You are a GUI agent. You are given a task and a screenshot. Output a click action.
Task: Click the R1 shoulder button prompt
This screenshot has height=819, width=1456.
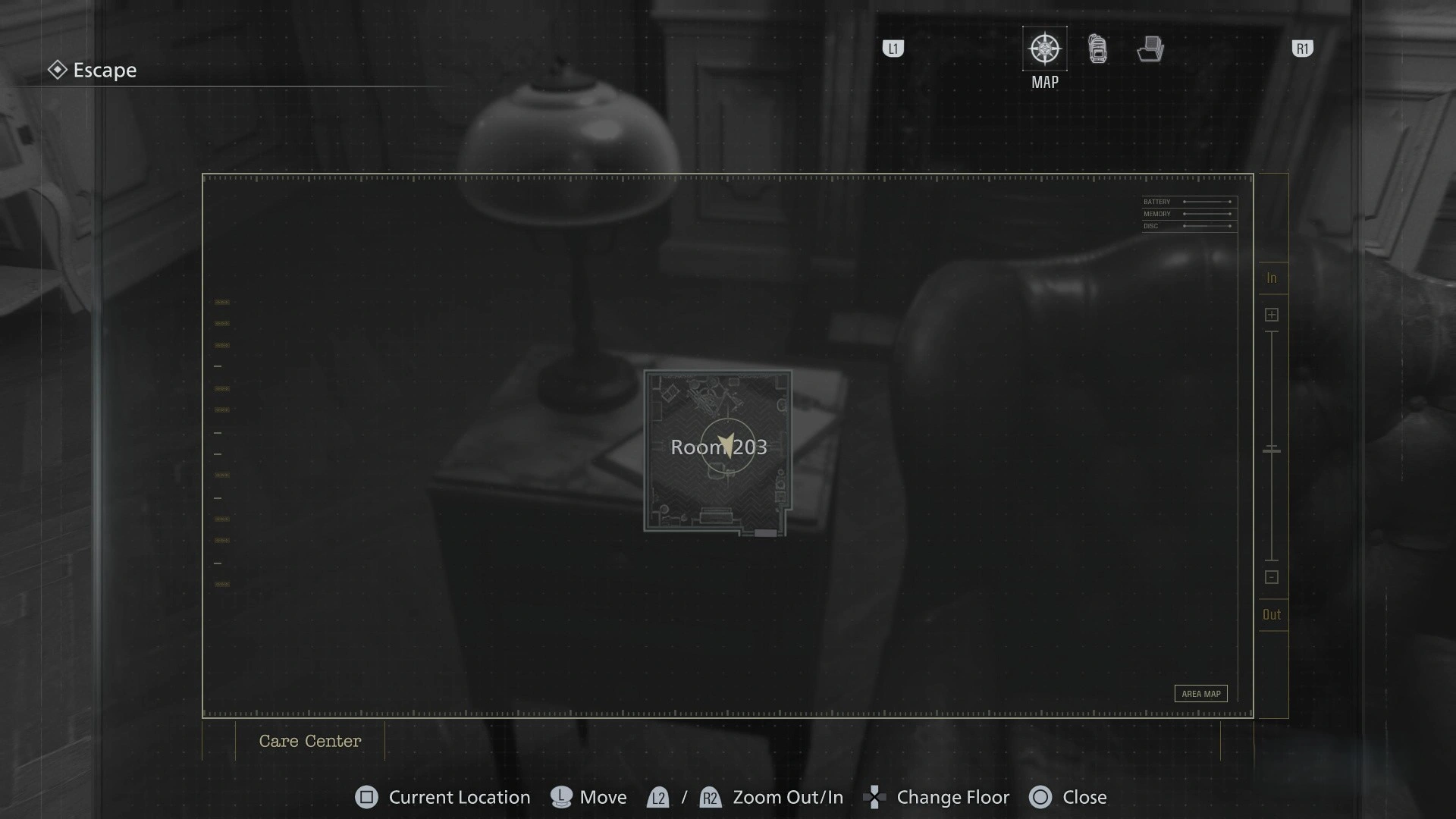click(1302, 48)
